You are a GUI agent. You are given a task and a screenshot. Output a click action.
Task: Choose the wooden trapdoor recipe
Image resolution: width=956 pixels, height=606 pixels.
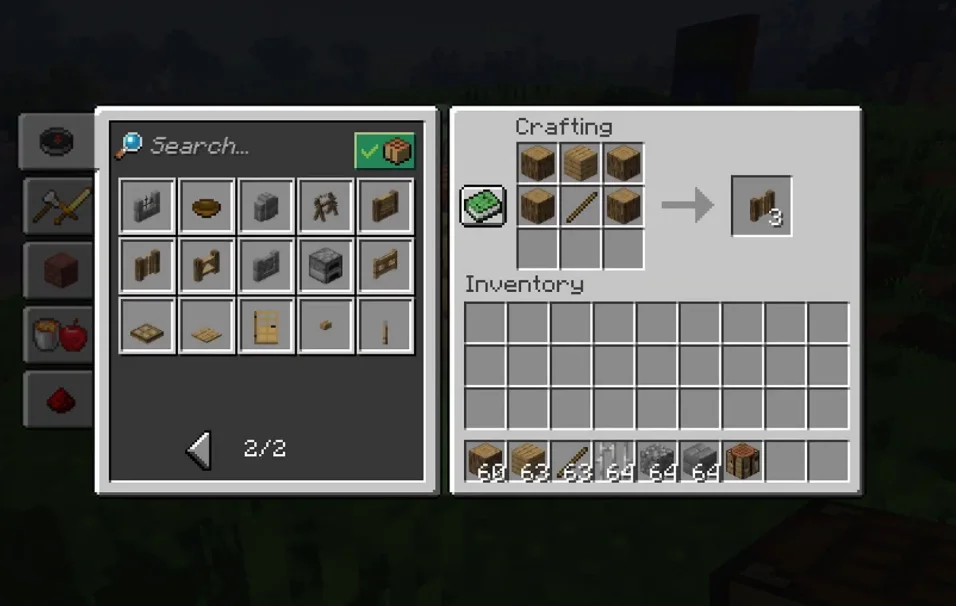(x=148, y=326)
